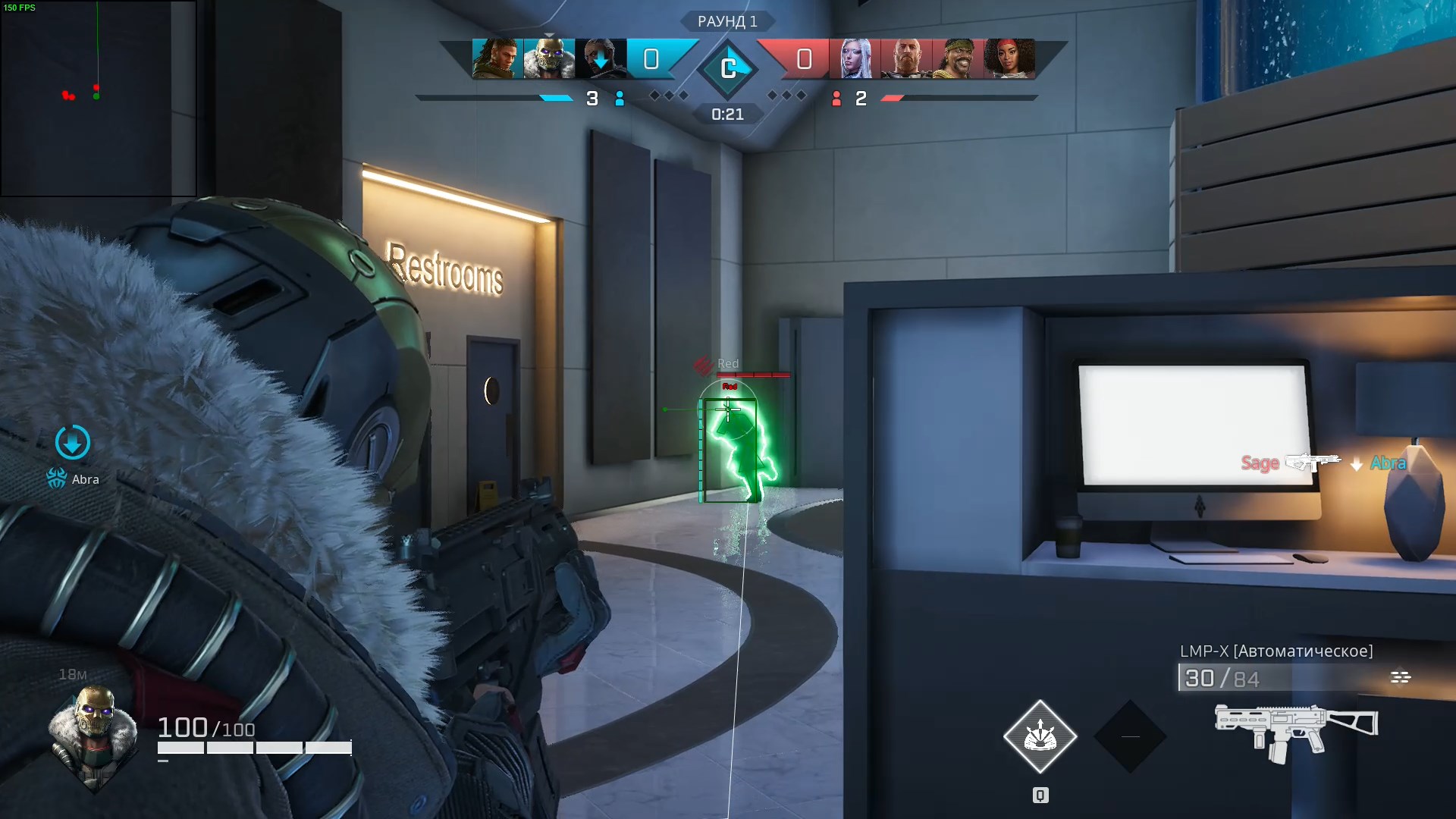Viewport: 1456px width, 819px height.
Task: Expand the minimap in the top-left corner
Action: 99,97
